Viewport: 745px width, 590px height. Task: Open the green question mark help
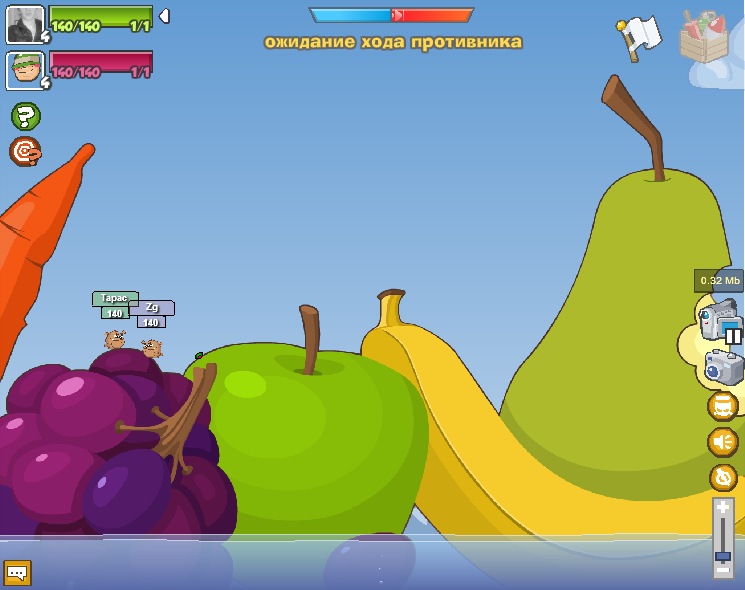click(25, 117)
